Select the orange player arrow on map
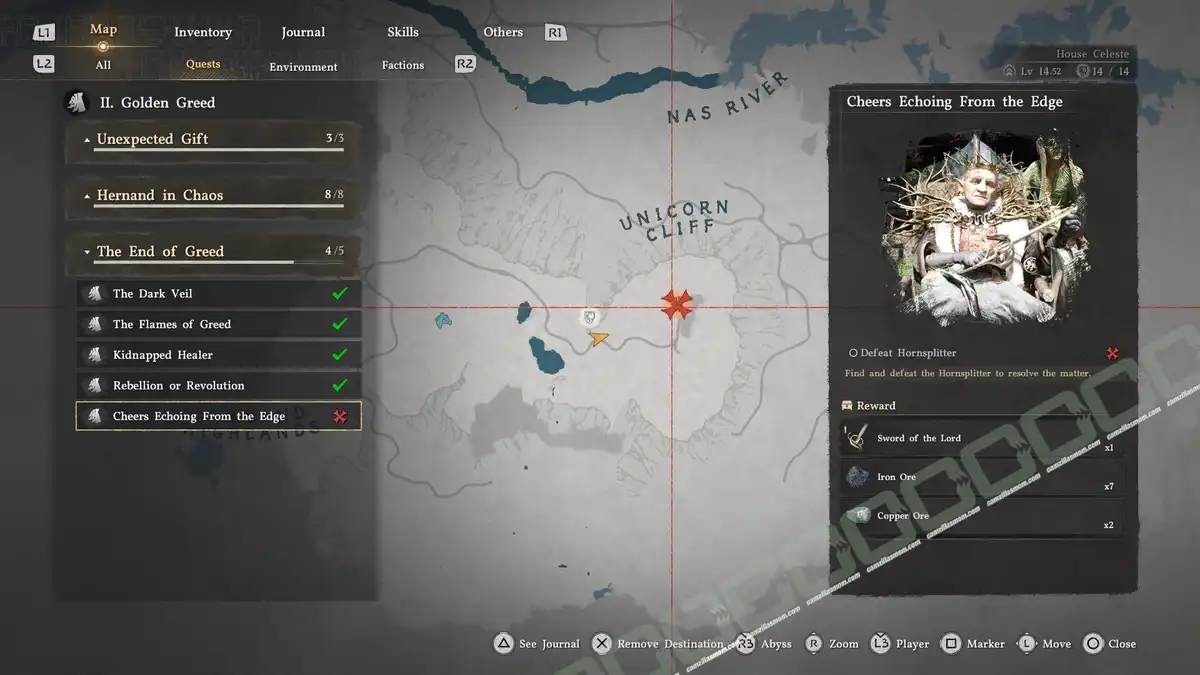The image size is (1200, 675). (598, 339)
